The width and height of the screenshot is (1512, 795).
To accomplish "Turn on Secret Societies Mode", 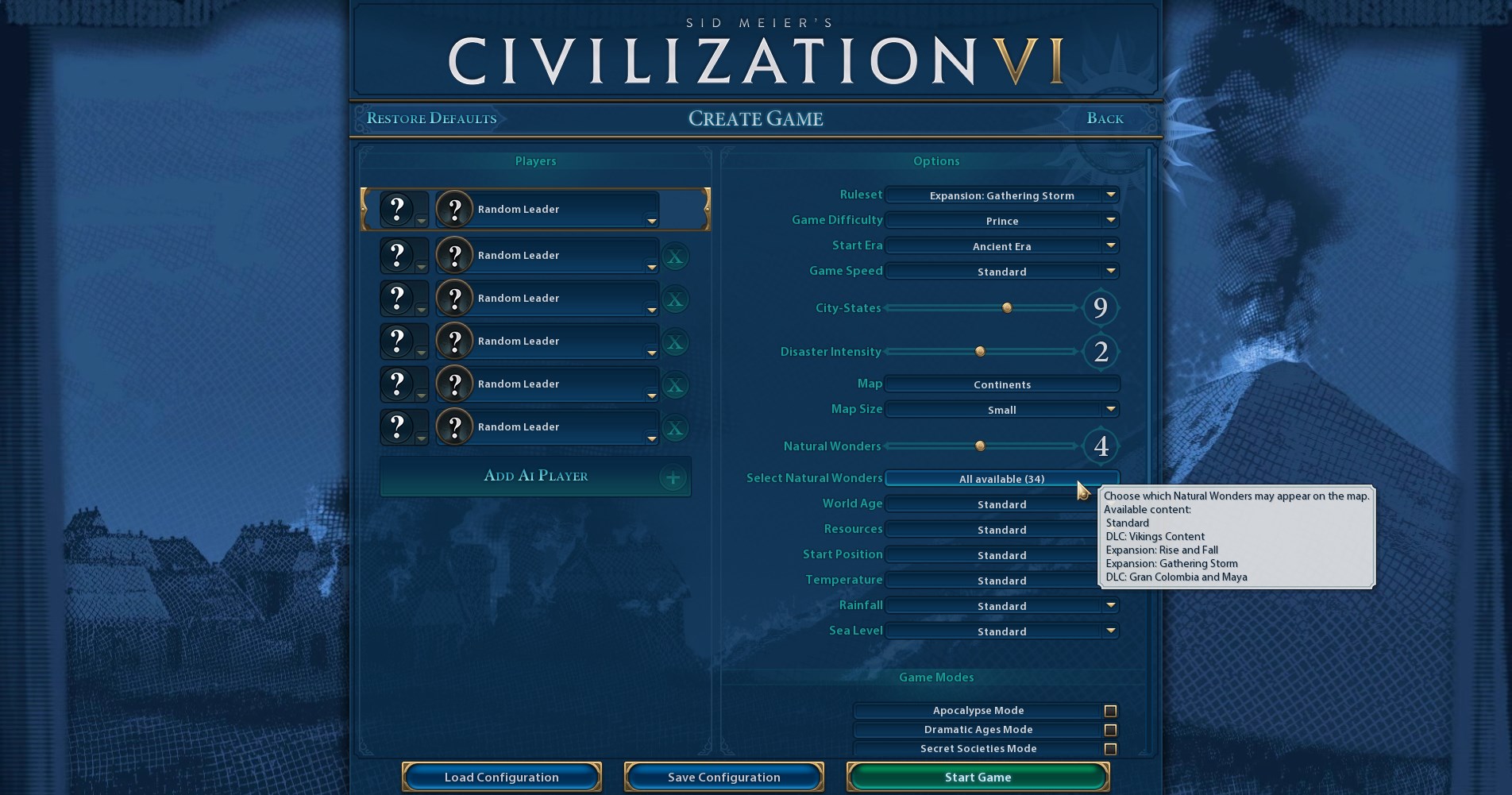I will coord(1109,748).
